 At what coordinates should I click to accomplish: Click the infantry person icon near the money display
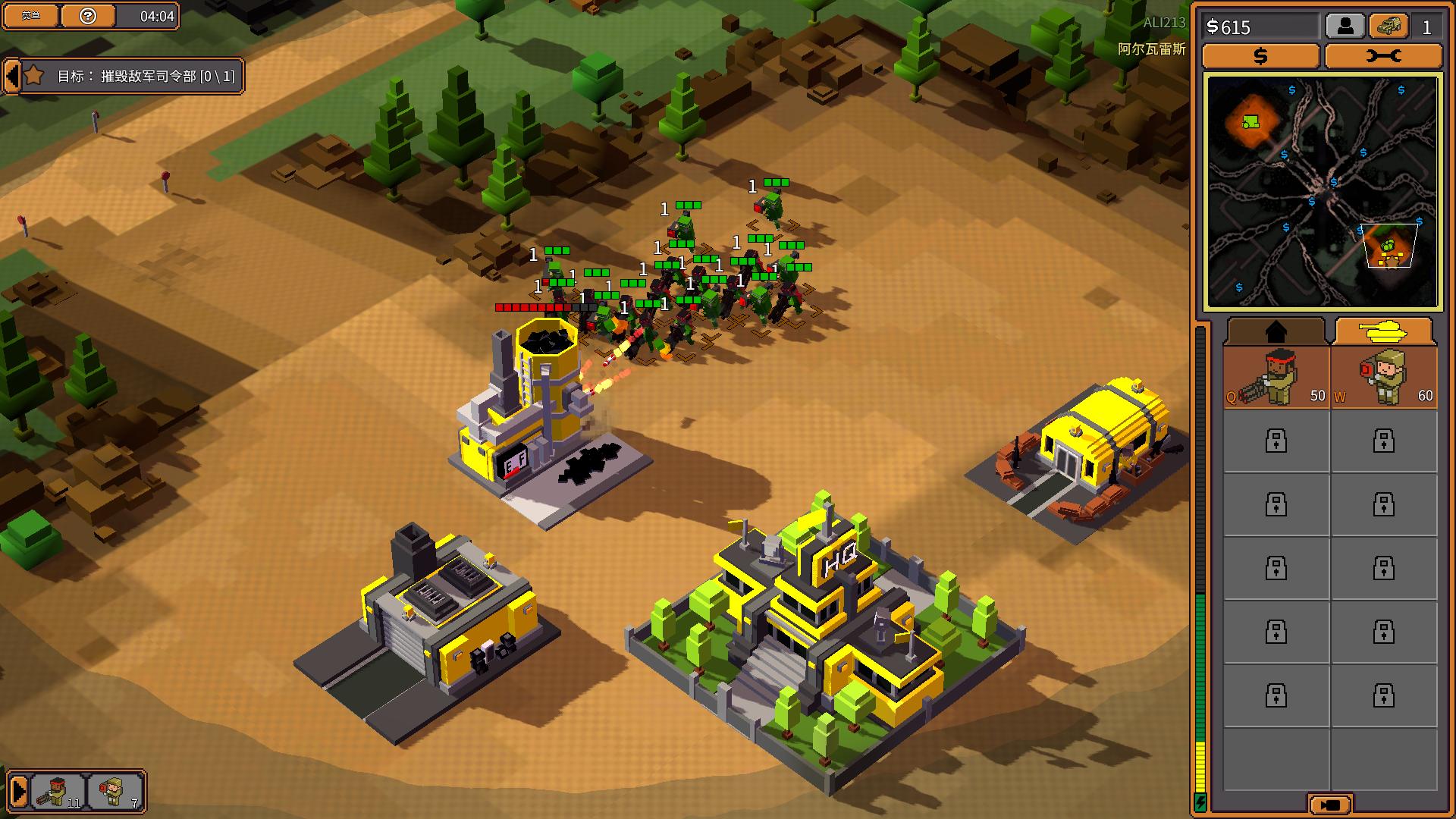pyautogui.click(x=1345, y=26)
